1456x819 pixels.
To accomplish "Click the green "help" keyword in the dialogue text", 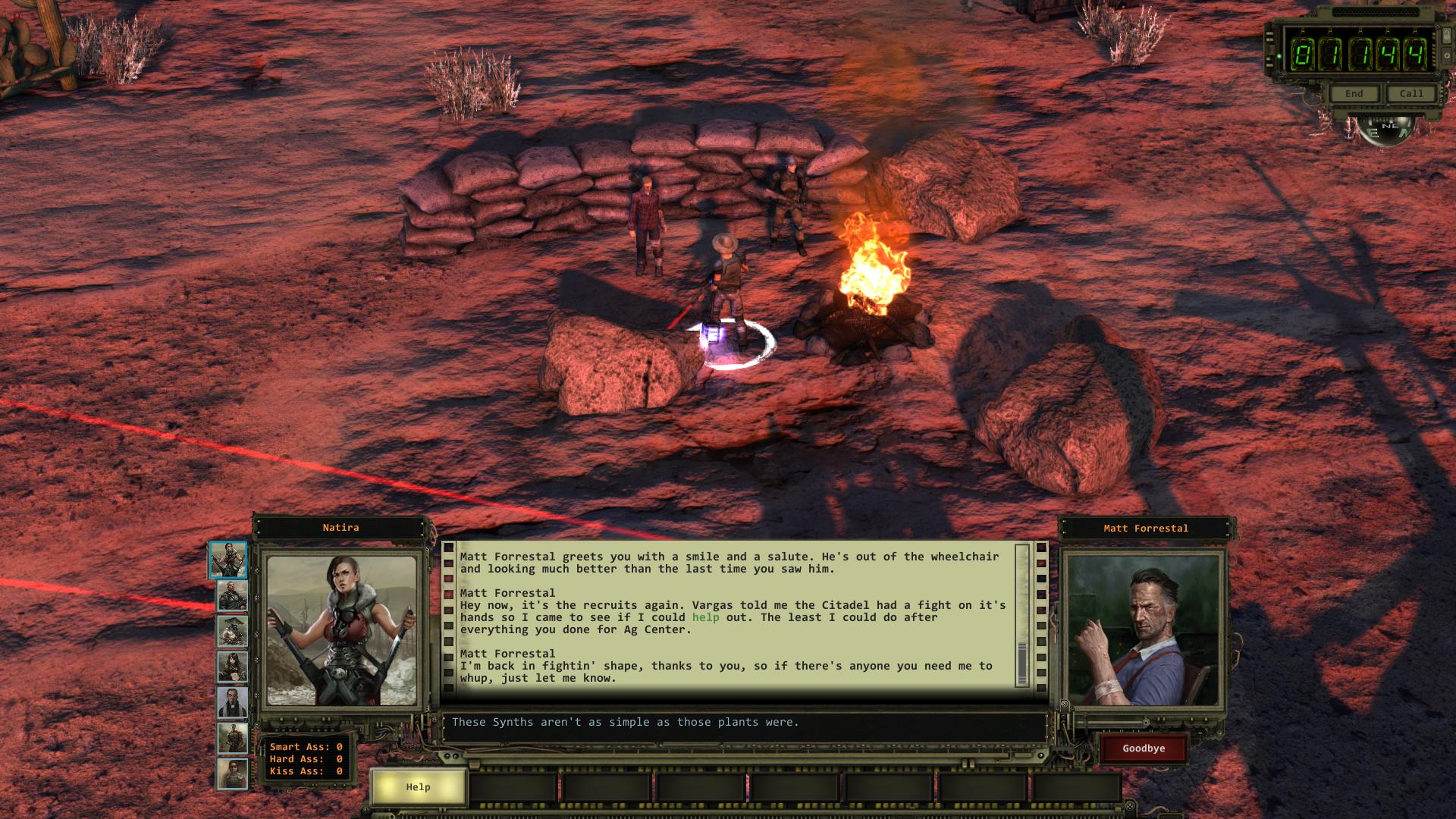I will pyautogui.click(x=705, y=617).
